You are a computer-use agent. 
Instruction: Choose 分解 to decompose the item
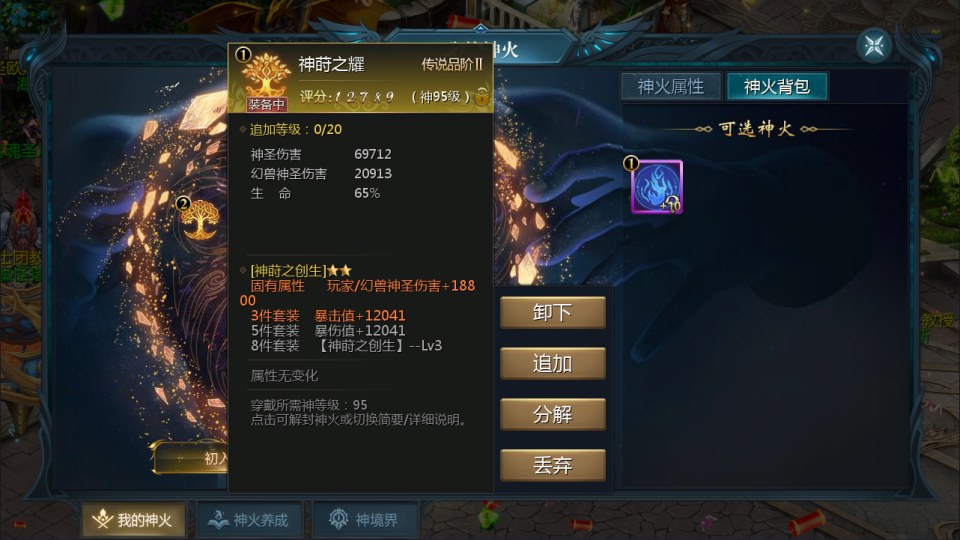553,414
